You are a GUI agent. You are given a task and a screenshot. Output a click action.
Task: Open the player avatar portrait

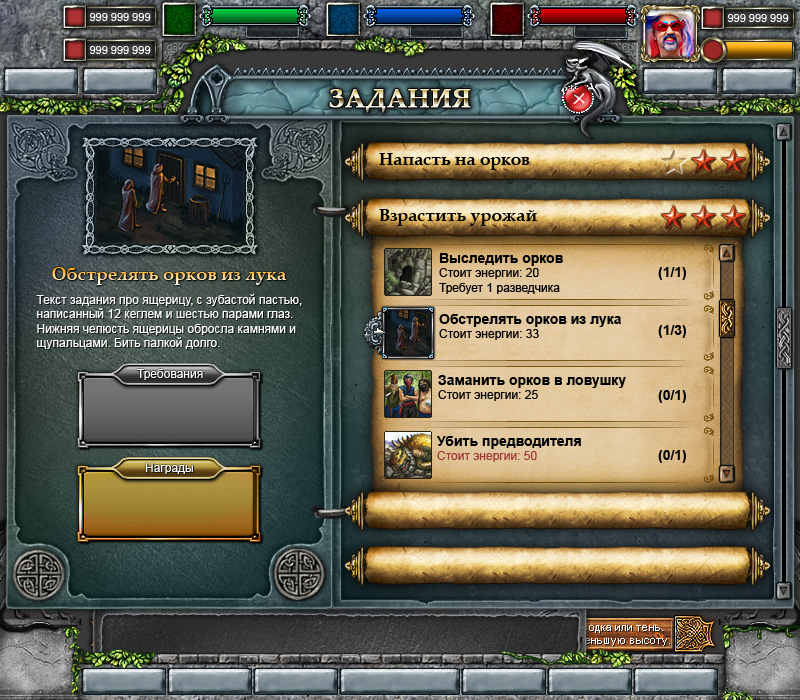point(667,34)
